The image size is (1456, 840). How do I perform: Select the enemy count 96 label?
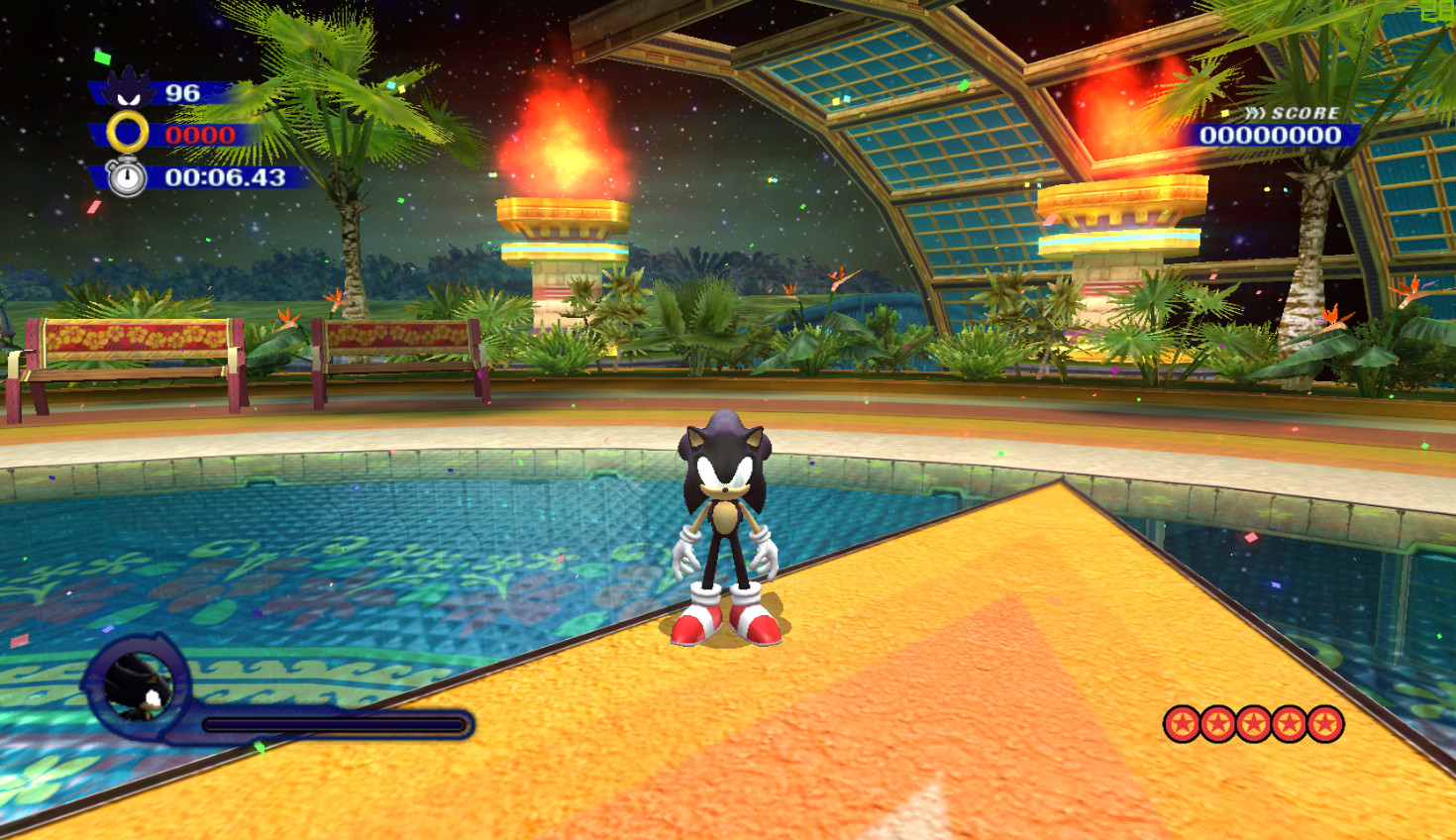(x=184, y=92)
